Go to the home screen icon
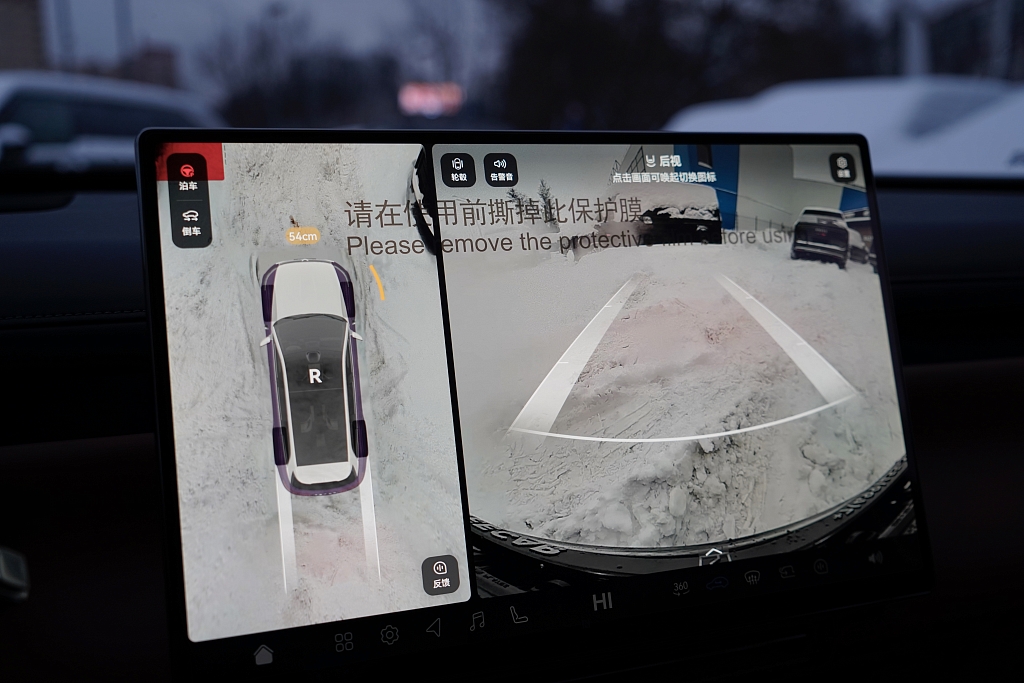 pos(264,655)
